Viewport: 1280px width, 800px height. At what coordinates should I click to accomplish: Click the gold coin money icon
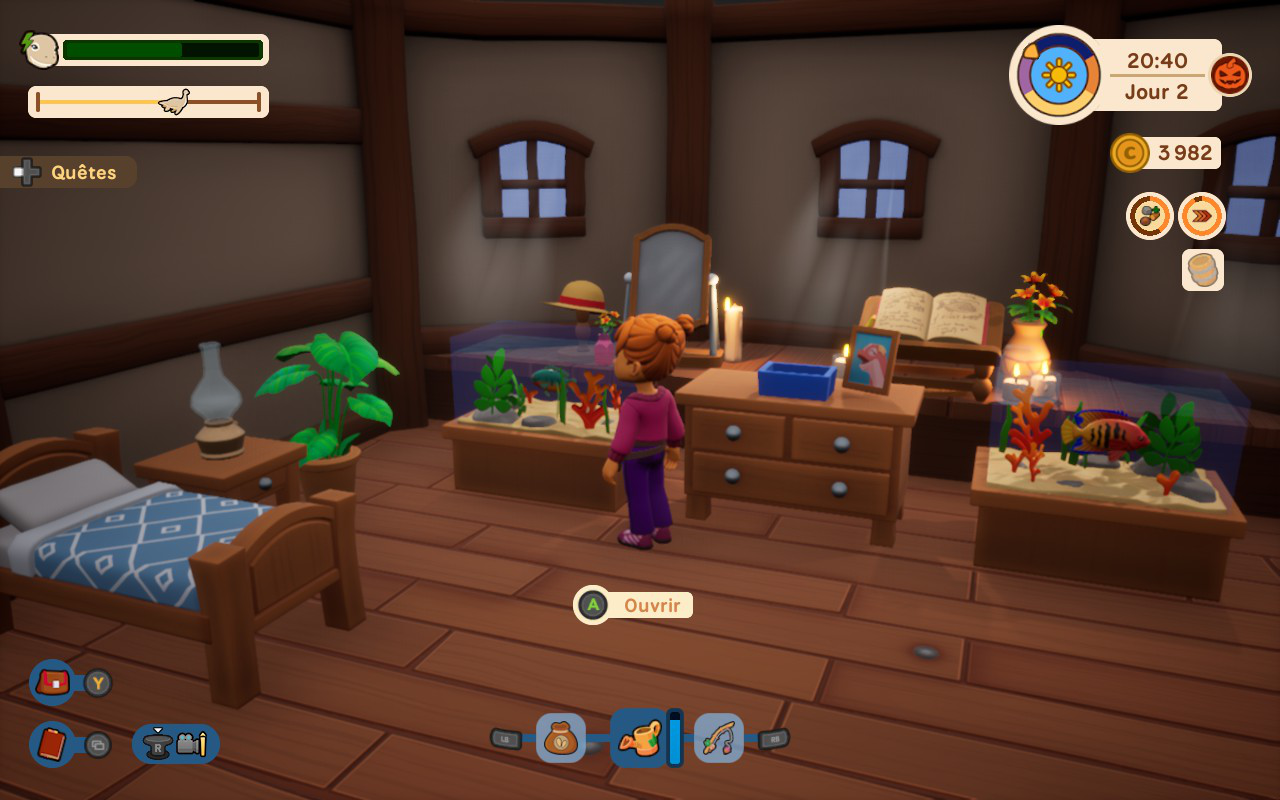1129,153
